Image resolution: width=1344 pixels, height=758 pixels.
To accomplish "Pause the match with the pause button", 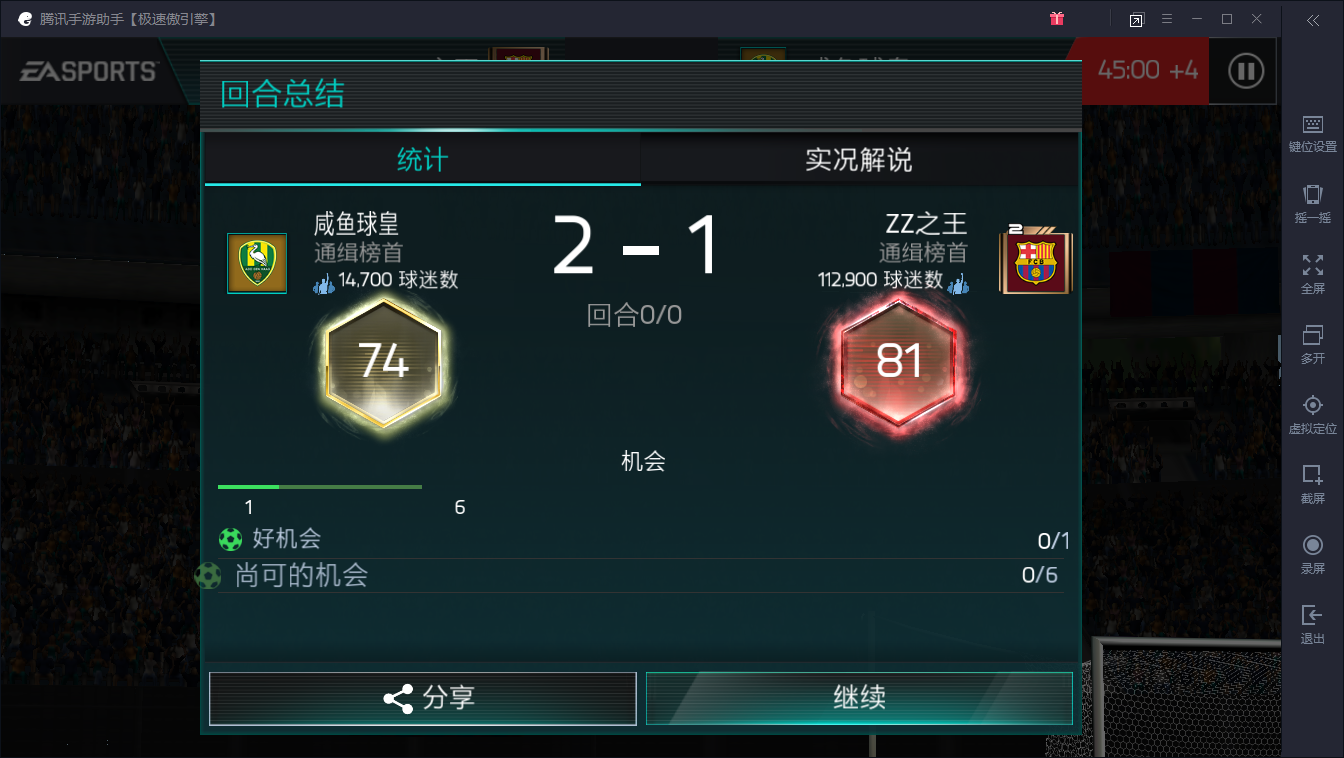I will point(1243,70).
